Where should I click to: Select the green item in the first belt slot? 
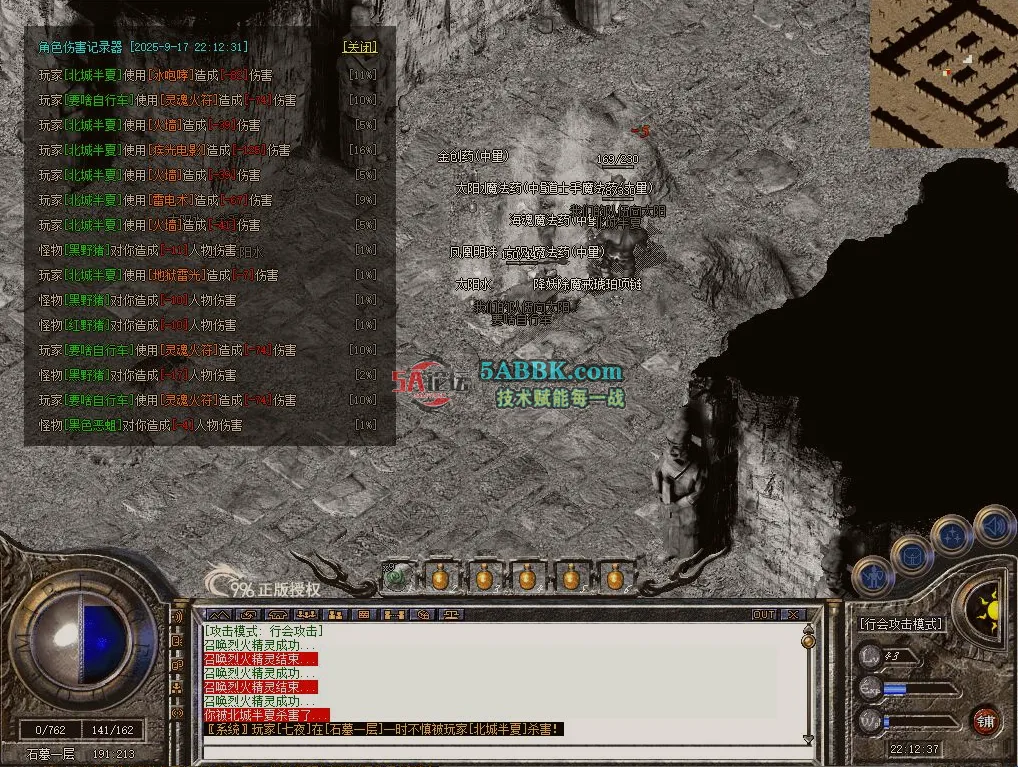tap(398, 577)
